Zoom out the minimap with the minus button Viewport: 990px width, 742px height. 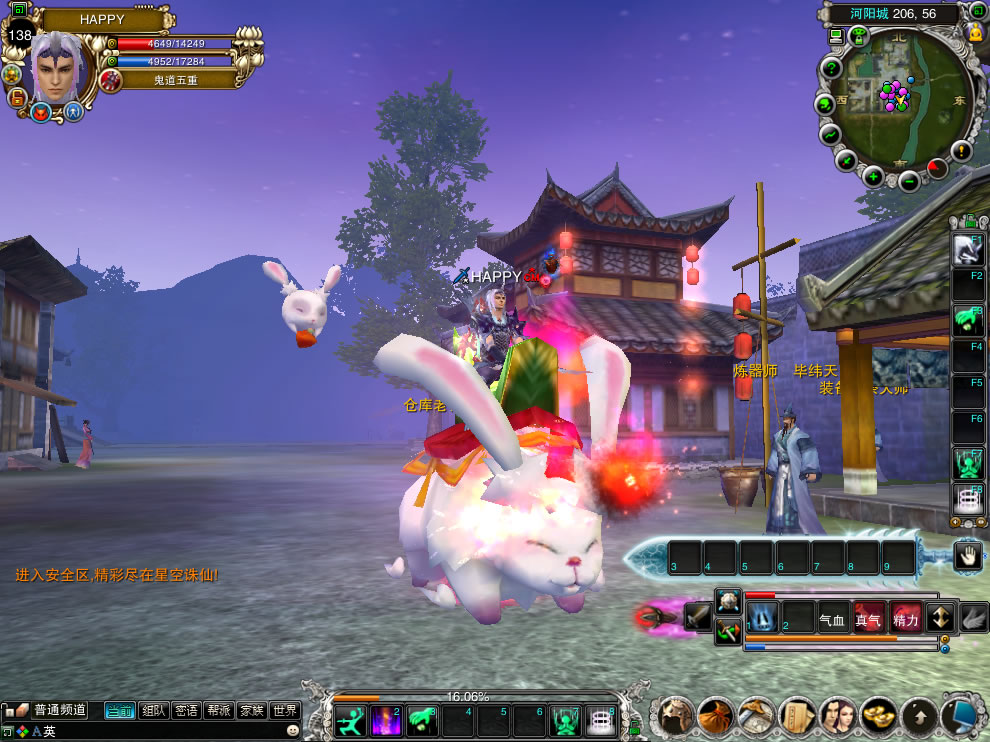click(x=909, y=181)
